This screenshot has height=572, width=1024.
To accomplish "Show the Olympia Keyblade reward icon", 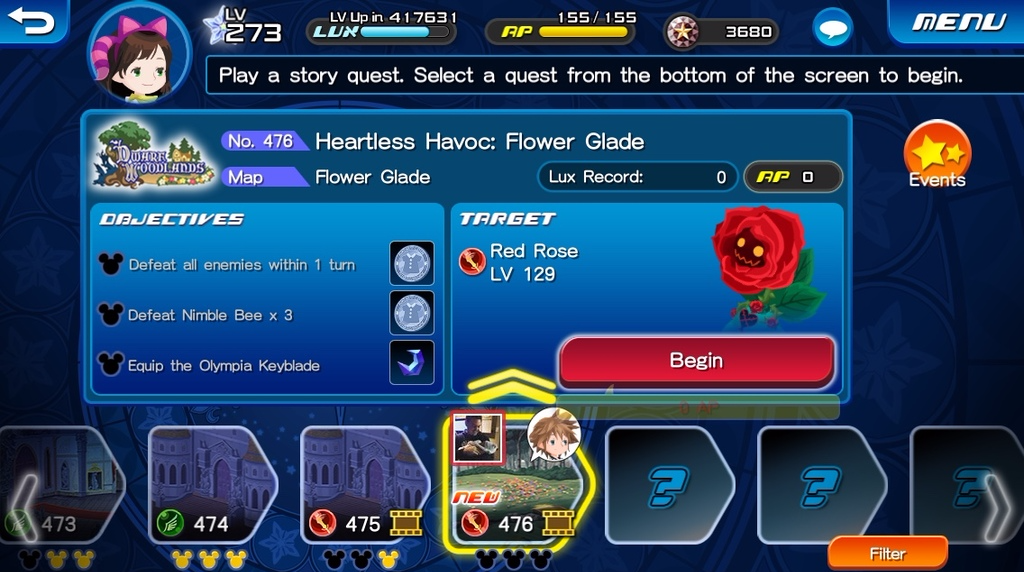I will point(411,363).
